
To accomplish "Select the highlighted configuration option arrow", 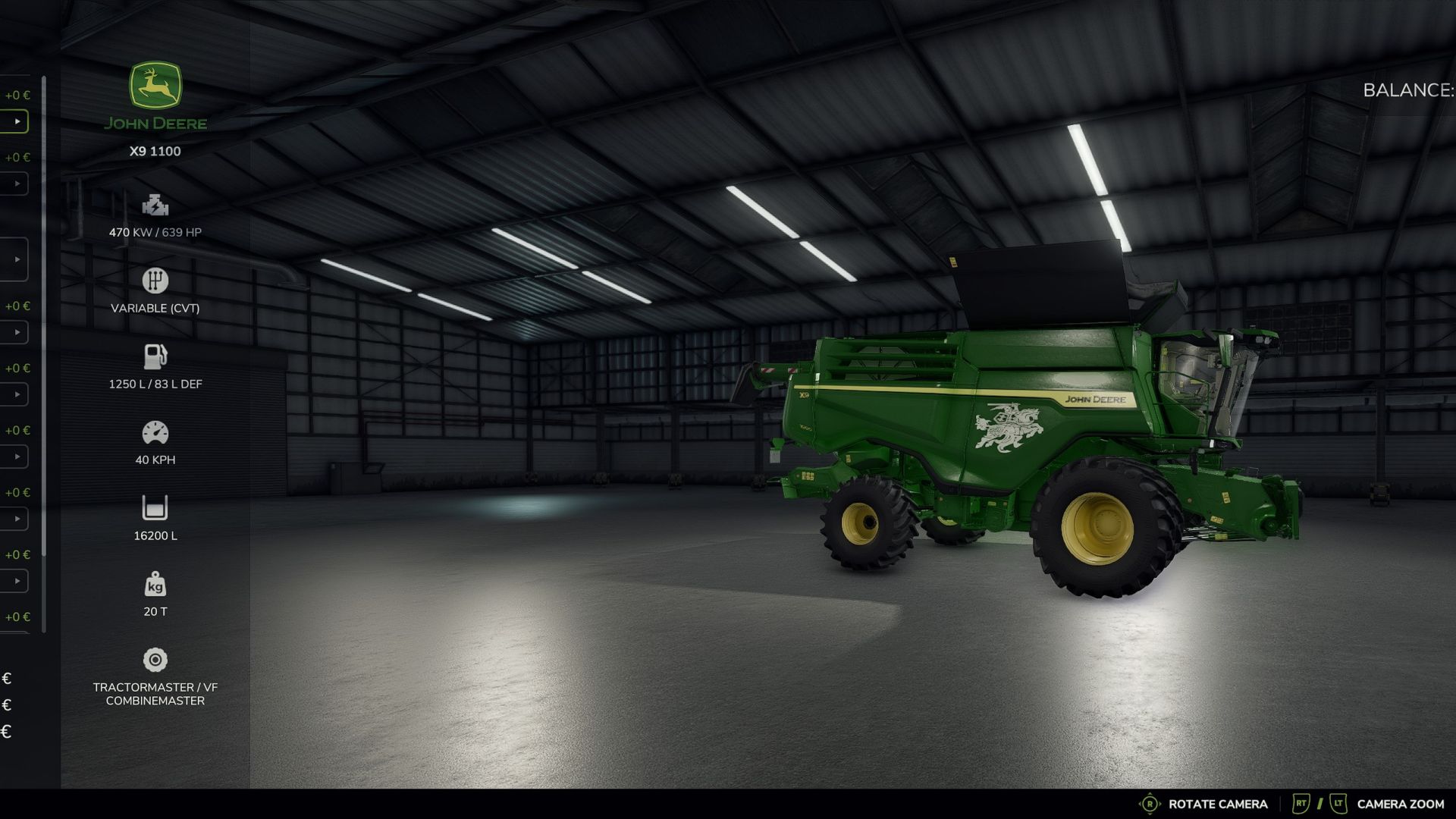I will (15, 121).
